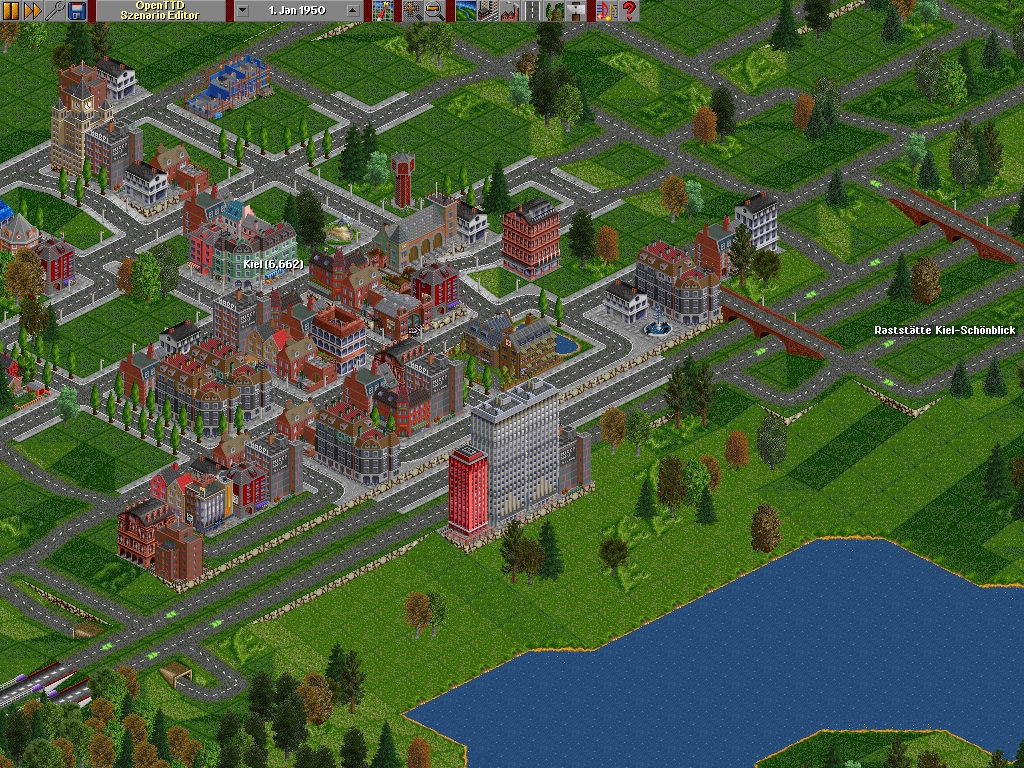Open the red question mark help menu
Viewport: 1024px width, 768px height.
coord(629,11)
